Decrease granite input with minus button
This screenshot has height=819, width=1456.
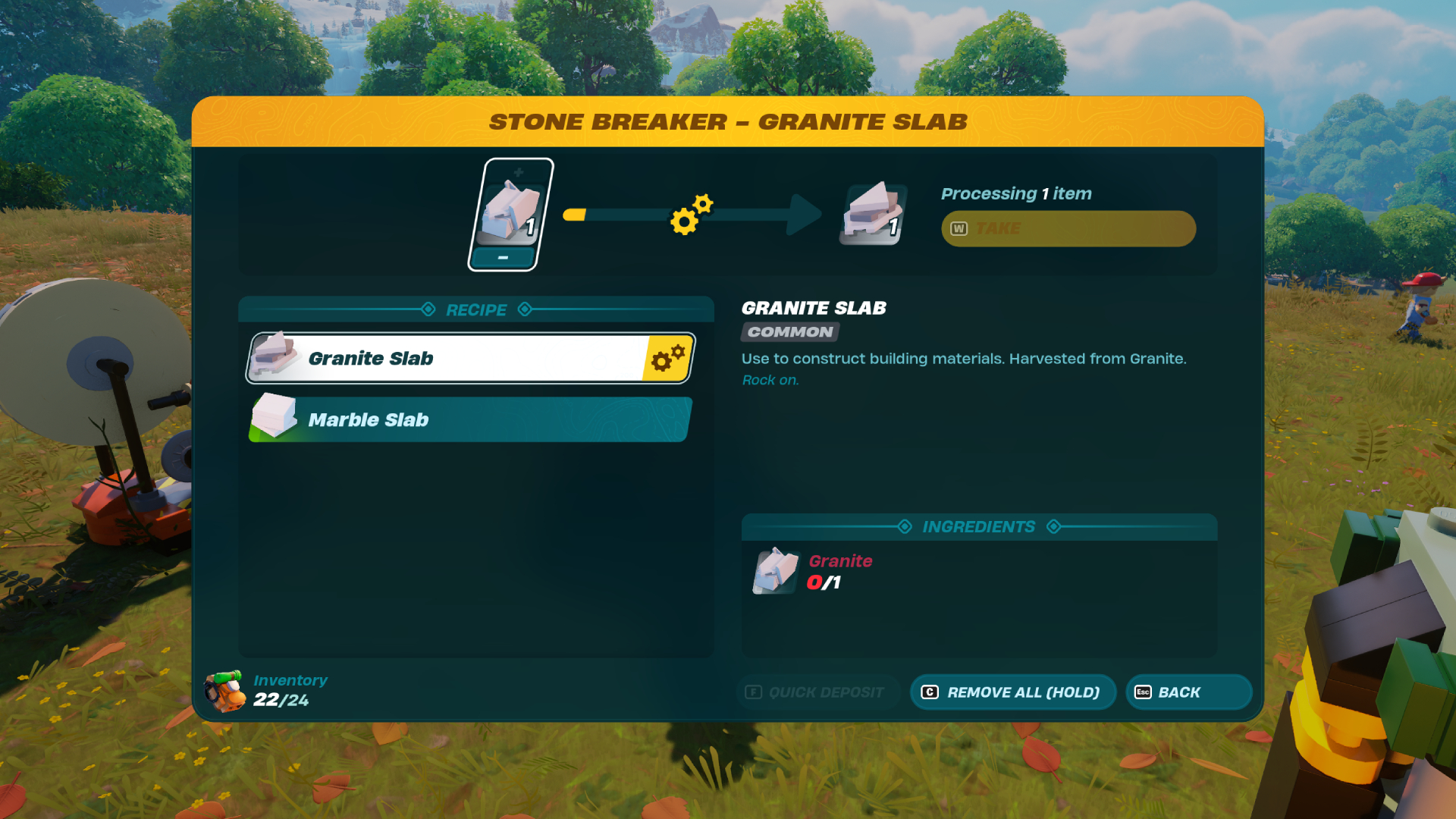(503, 259)
